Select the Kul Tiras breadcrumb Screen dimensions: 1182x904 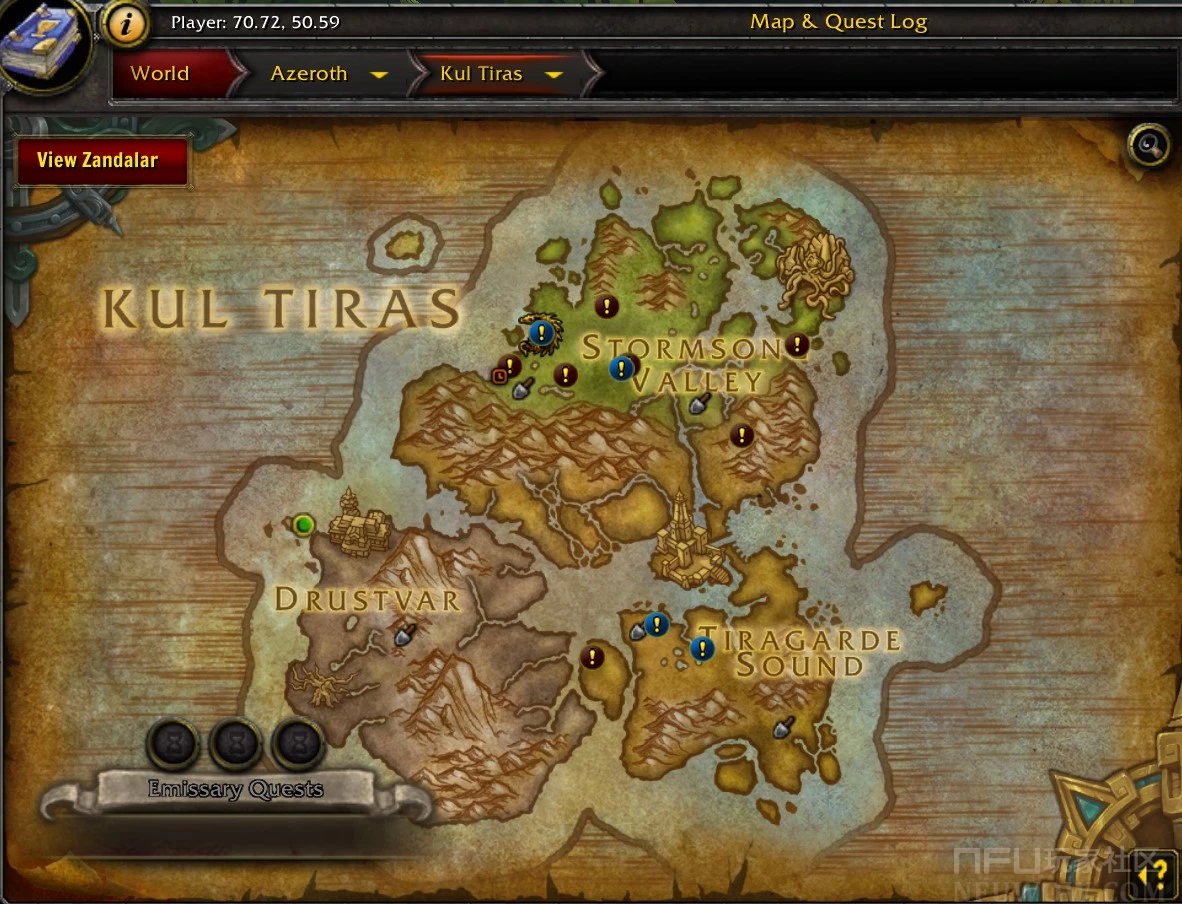pyautogui.click(x=481, y=74)
